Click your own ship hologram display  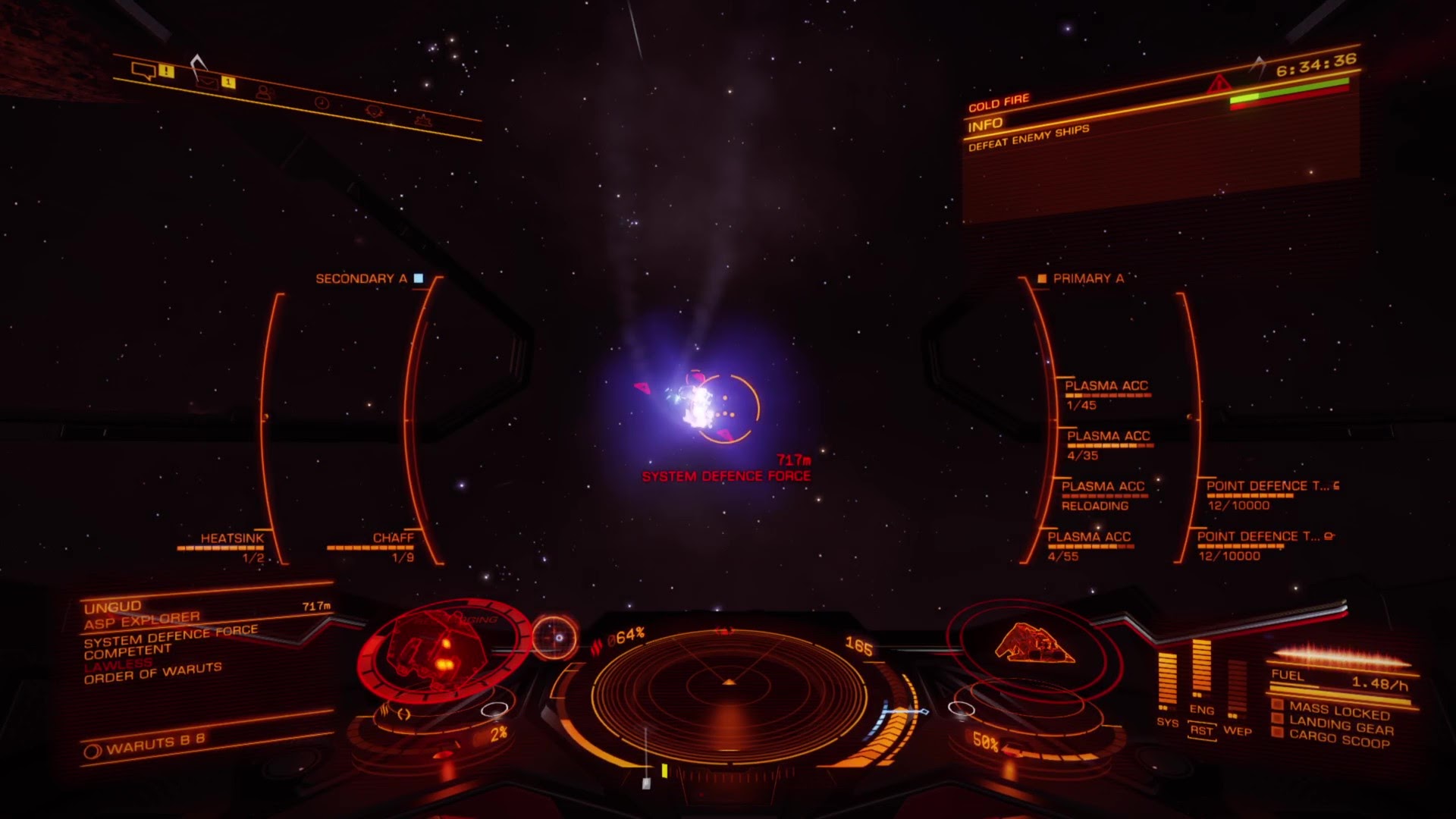pos(1034,645)
